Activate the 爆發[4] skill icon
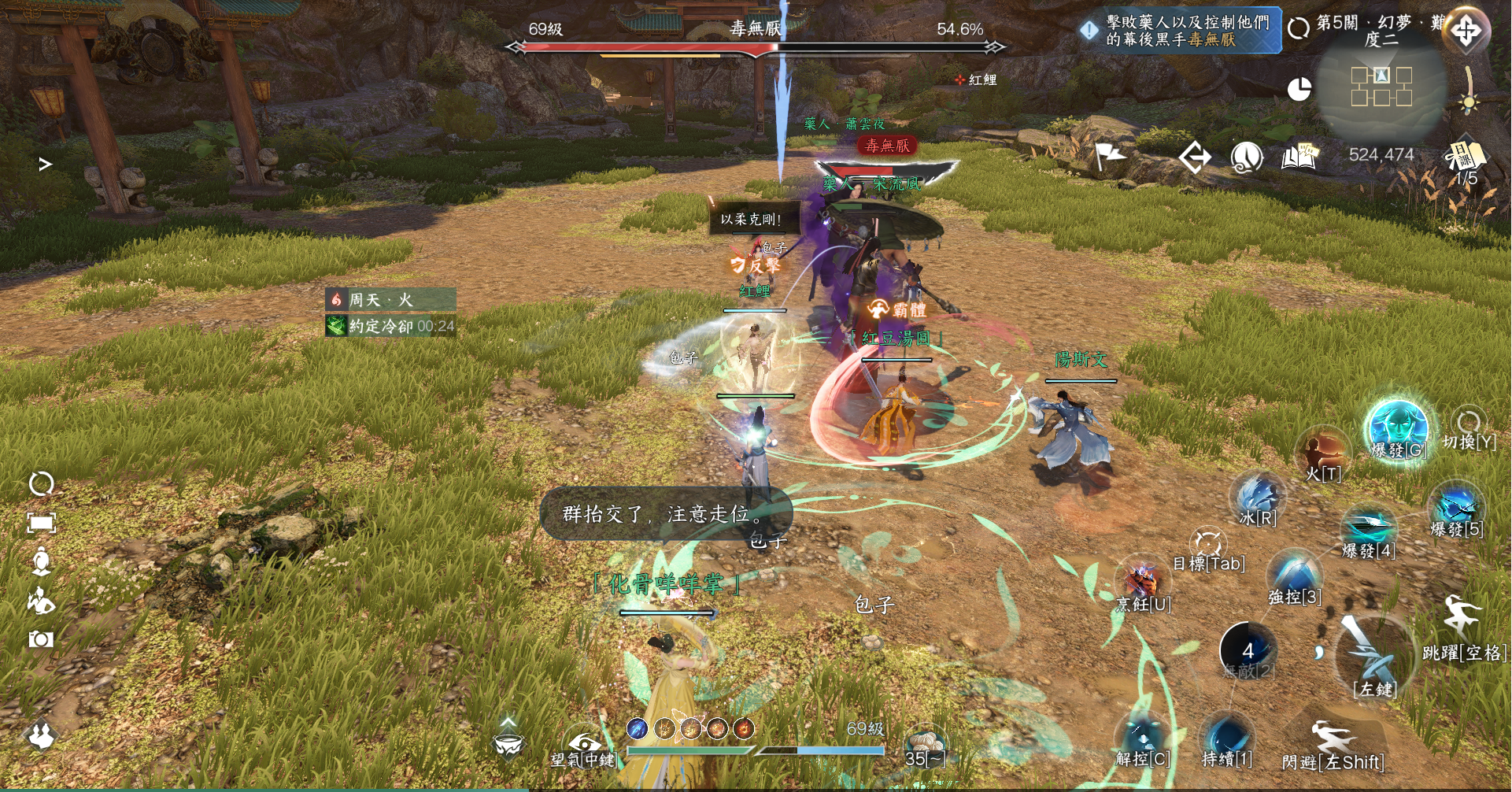This screenshot has width=1512, height=792. click(1369, 527)
